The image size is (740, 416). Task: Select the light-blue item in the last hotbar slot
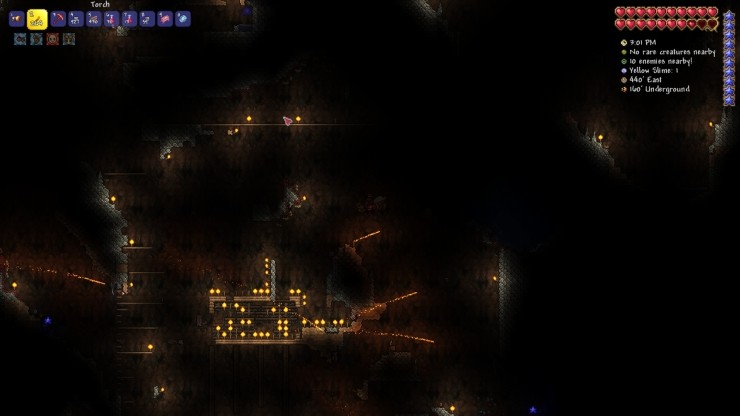tap(183, 19)
